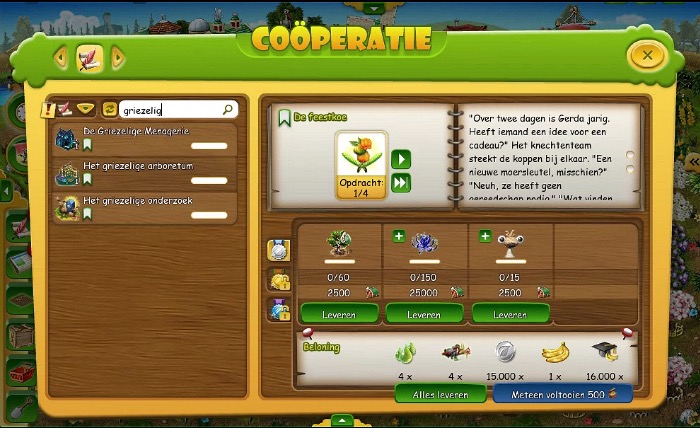Deliver the ostrich item with its Leveren button
Screen dimensions: 700x428
click(x=510, y=314)
